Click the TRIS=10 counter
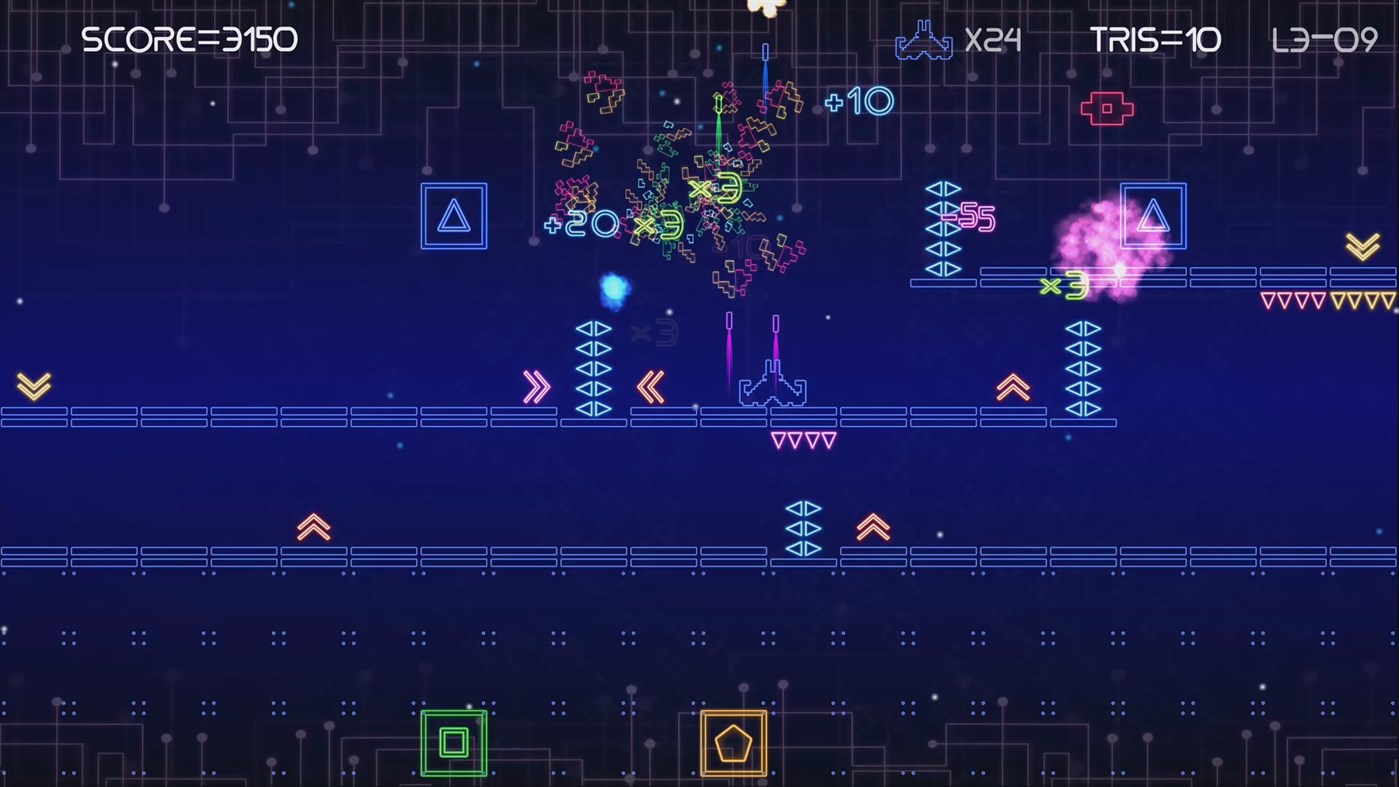The image size is (1399, 787). coord(1155,40)
